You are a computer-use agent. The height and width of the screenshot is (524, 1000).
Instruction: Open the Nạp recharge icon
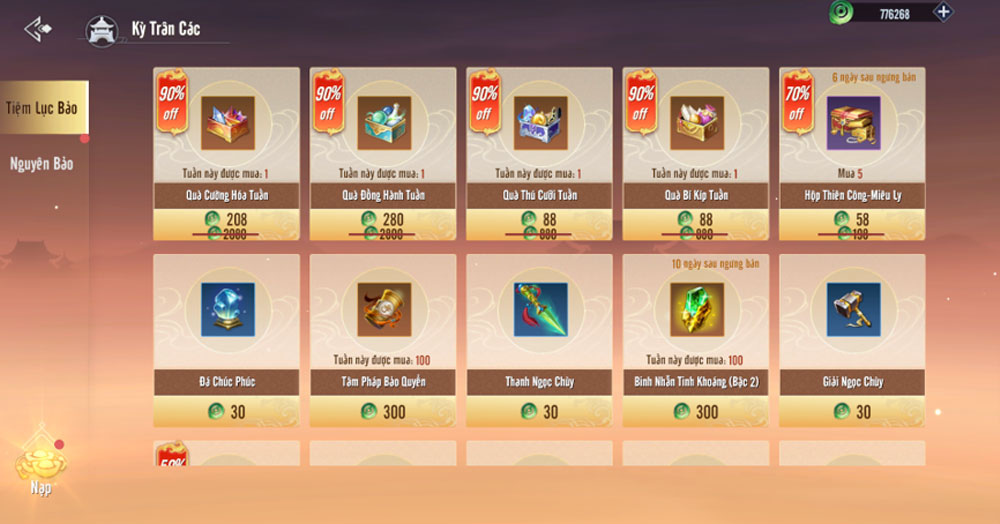40,469
